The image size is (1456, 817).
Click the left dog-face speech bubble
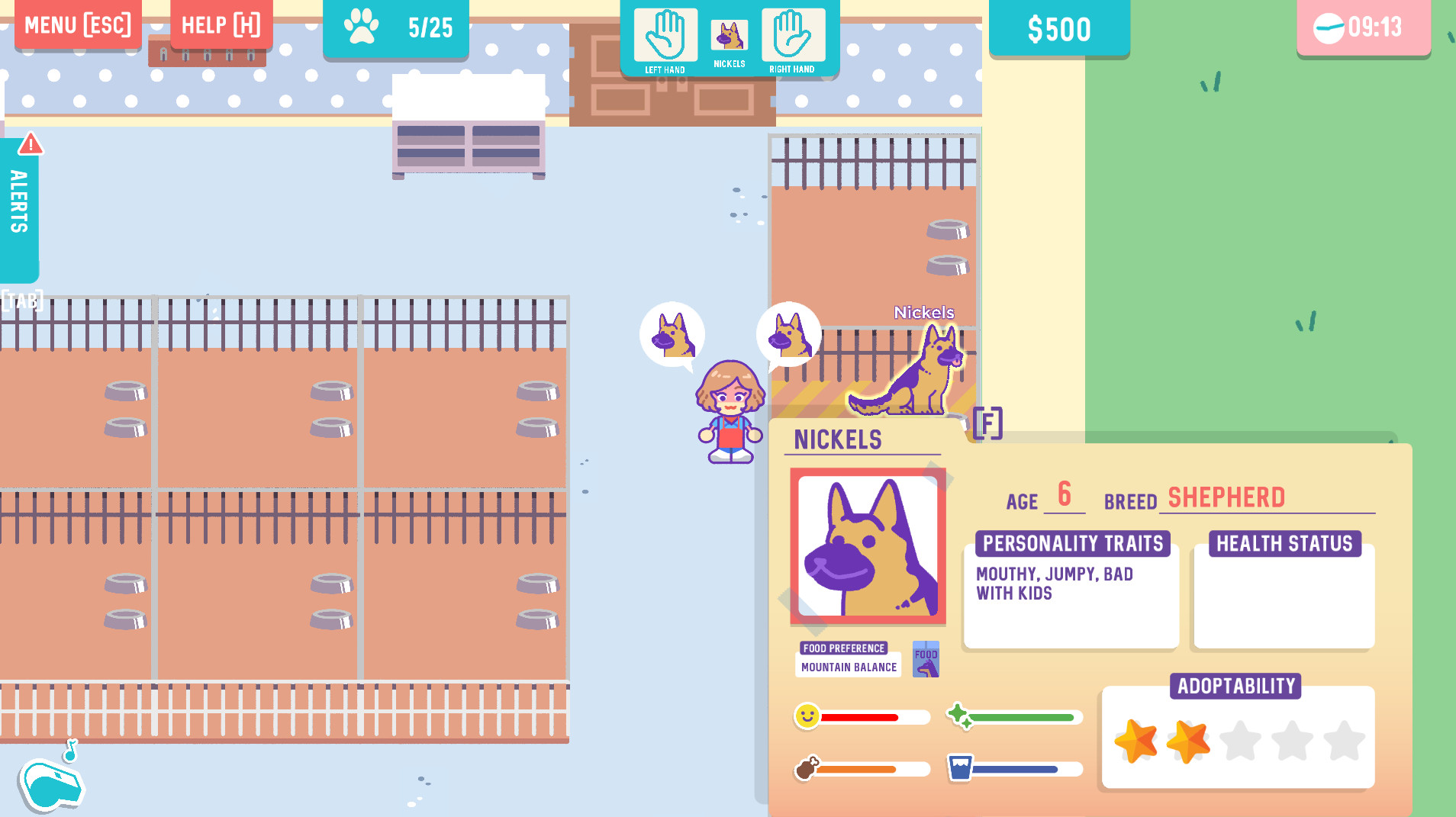pyautogui.click(x=674, y=334)
